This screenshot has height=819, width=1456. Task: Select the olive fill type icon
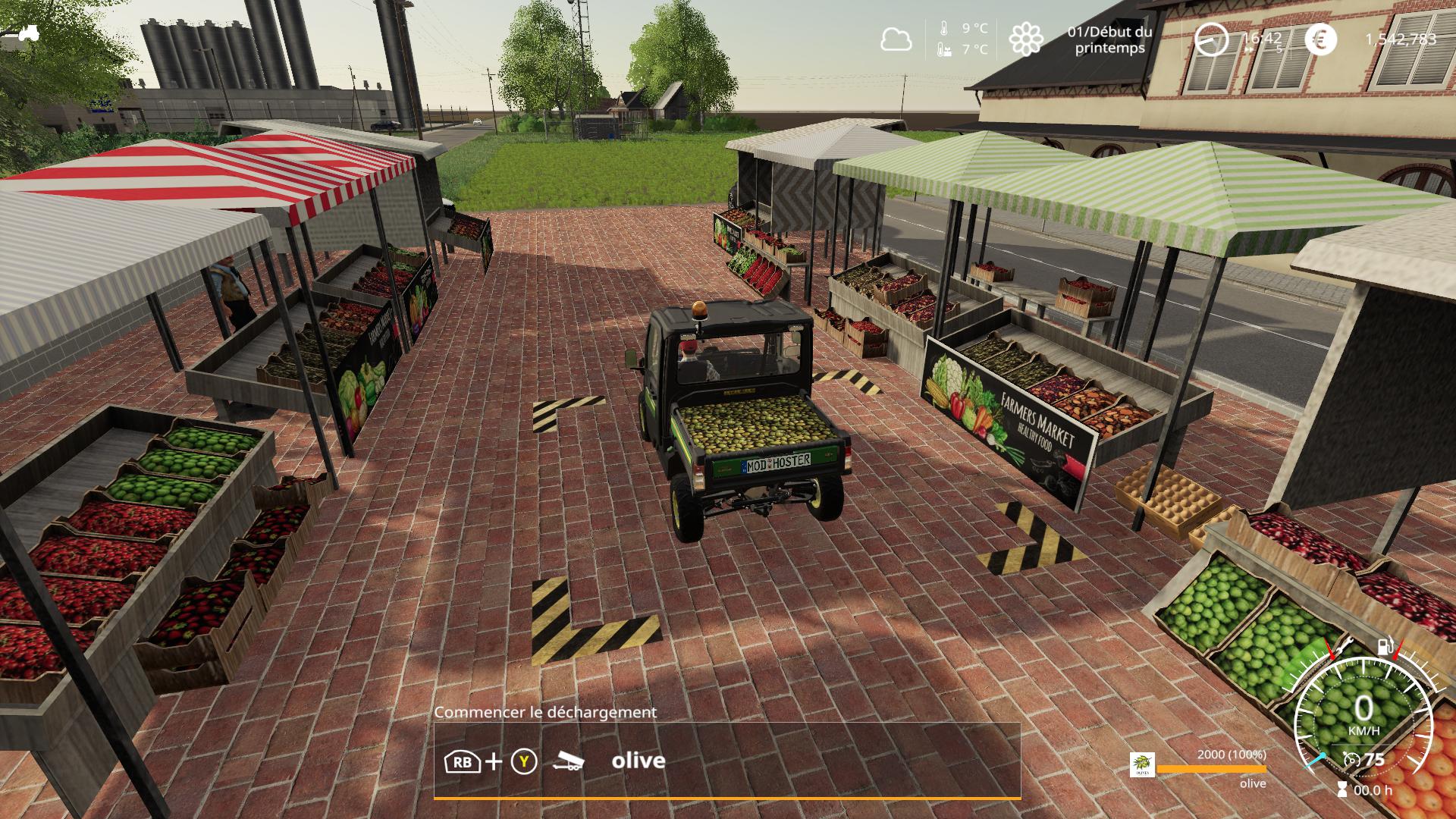coord(1142,764)
